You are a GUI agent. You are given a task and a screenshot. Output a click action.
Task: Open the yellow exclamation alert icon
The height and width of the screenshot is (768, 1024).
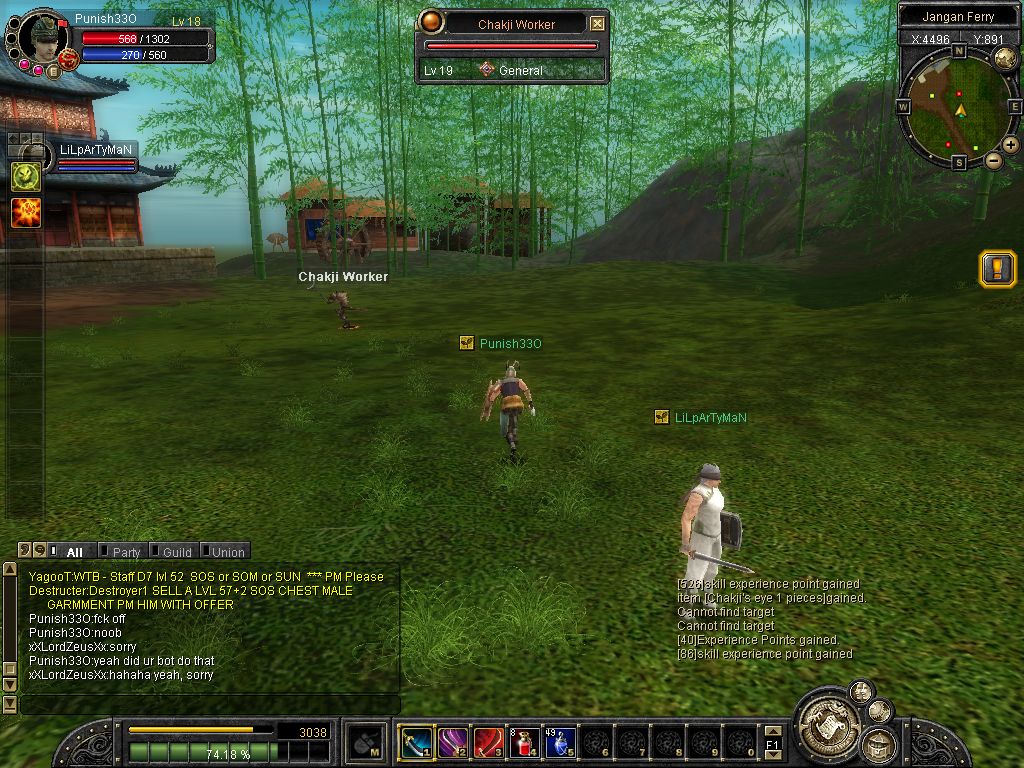tap(997, 268)
